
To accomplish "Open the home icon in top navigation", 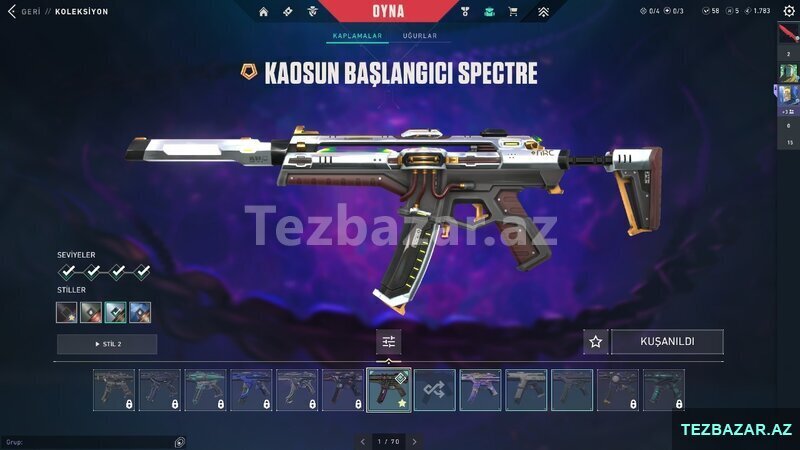I will pos(264,12).
